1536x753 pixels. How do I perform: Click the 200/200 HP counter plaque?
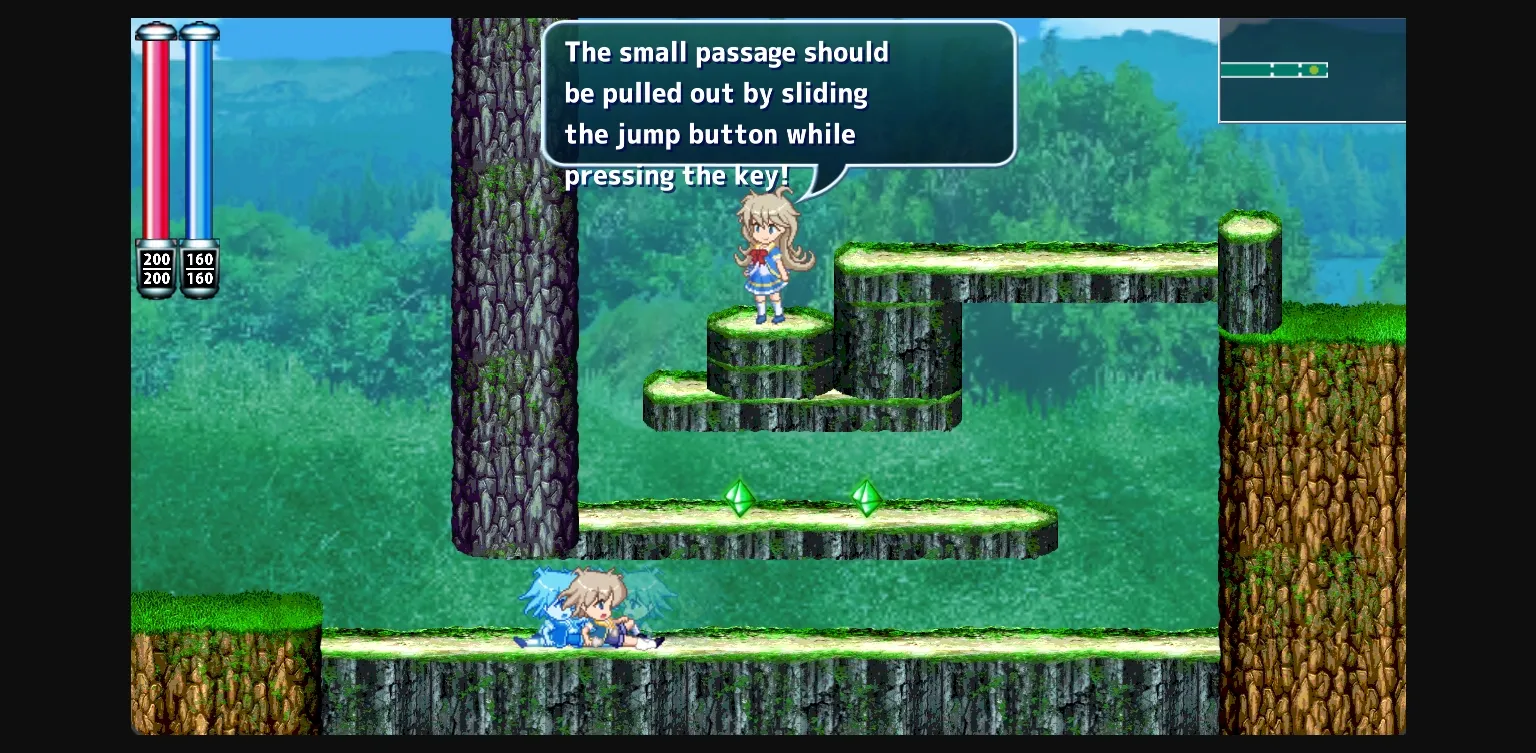(156, 268)
